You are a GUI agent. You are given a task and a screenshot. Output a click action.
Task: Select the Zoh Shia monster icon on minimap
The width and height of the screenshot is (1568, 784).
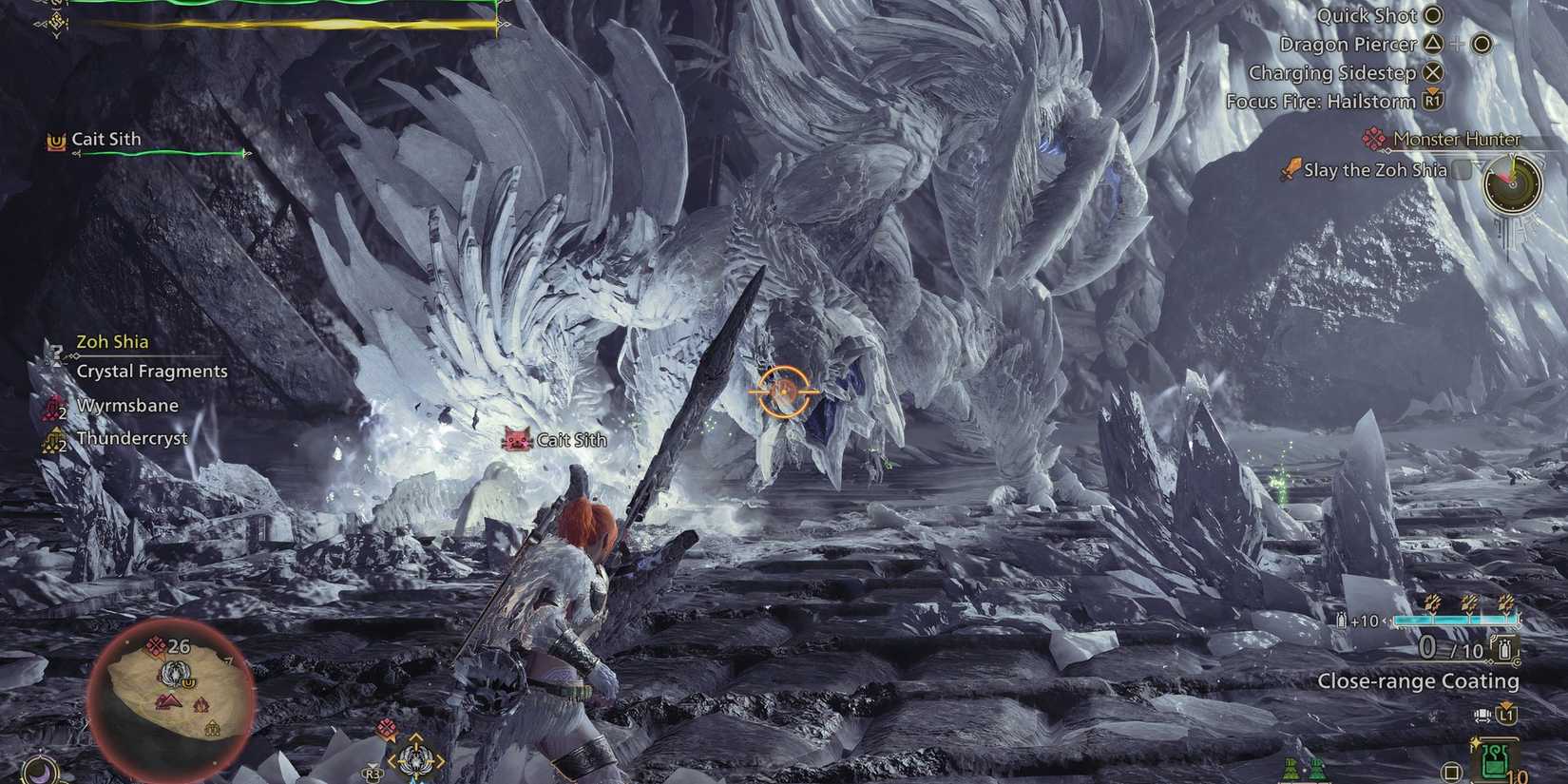176,672
